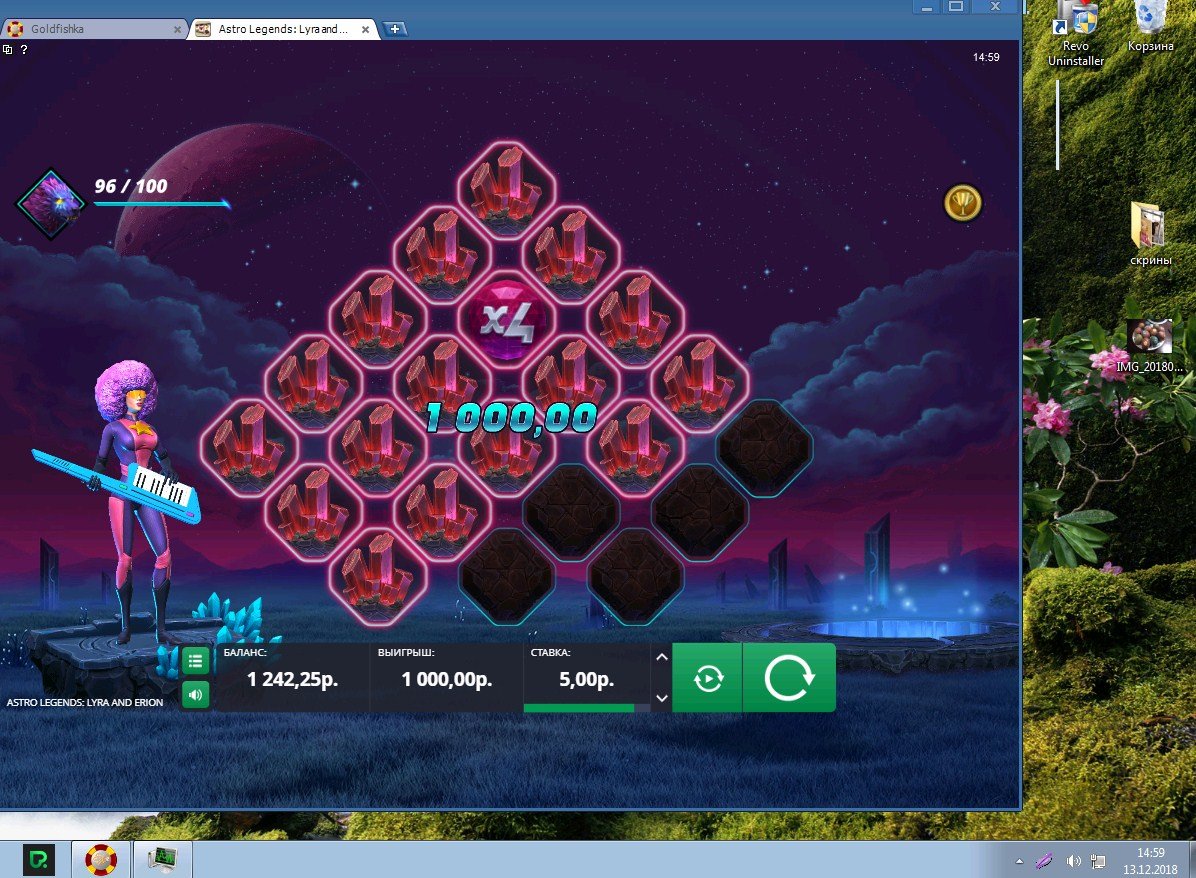Open the gold trophy paytable icon
The image size is (1196, 878).
click(963, 203)
